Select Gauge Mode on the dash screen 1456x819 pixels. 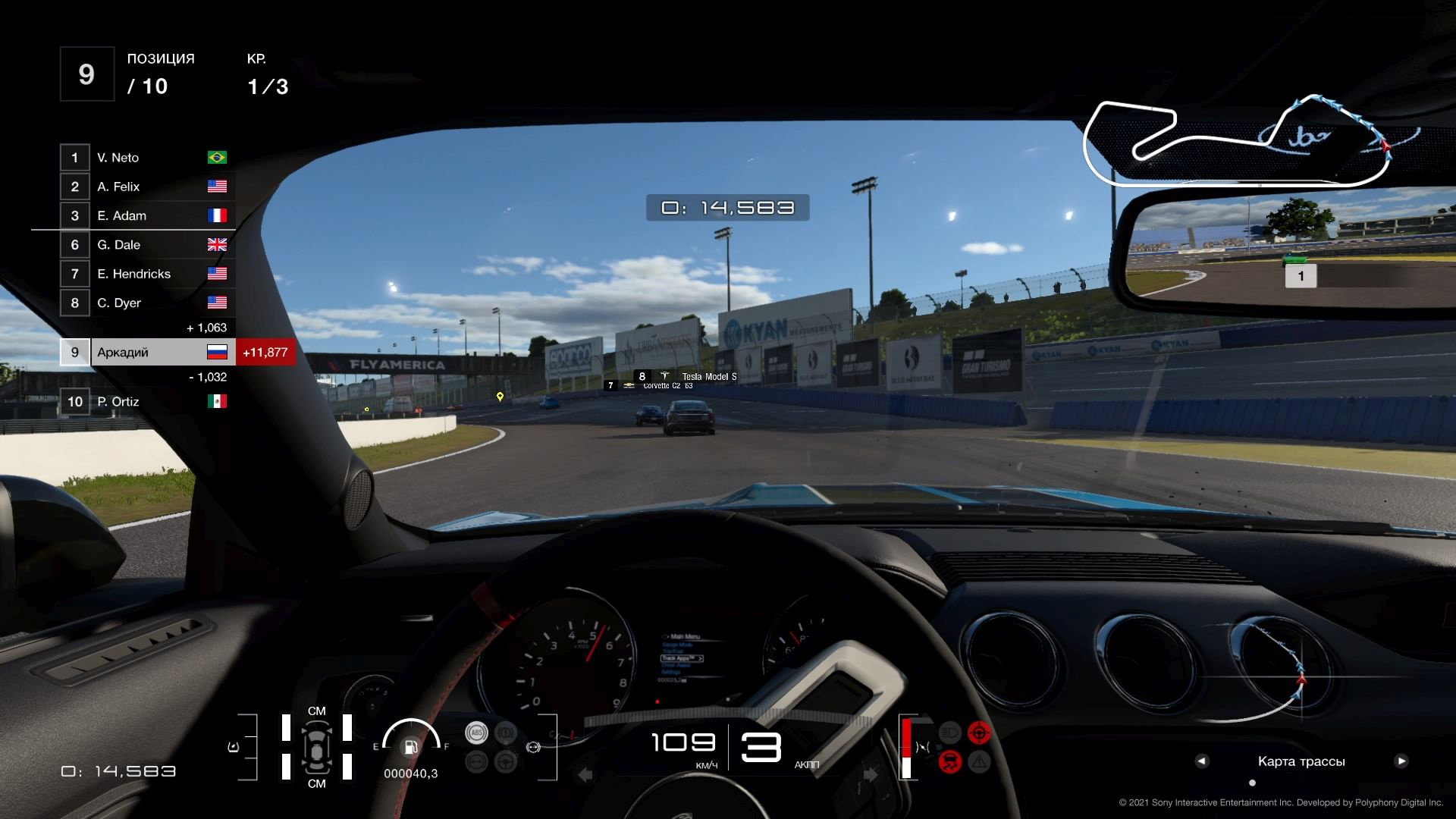coord(677,645)
